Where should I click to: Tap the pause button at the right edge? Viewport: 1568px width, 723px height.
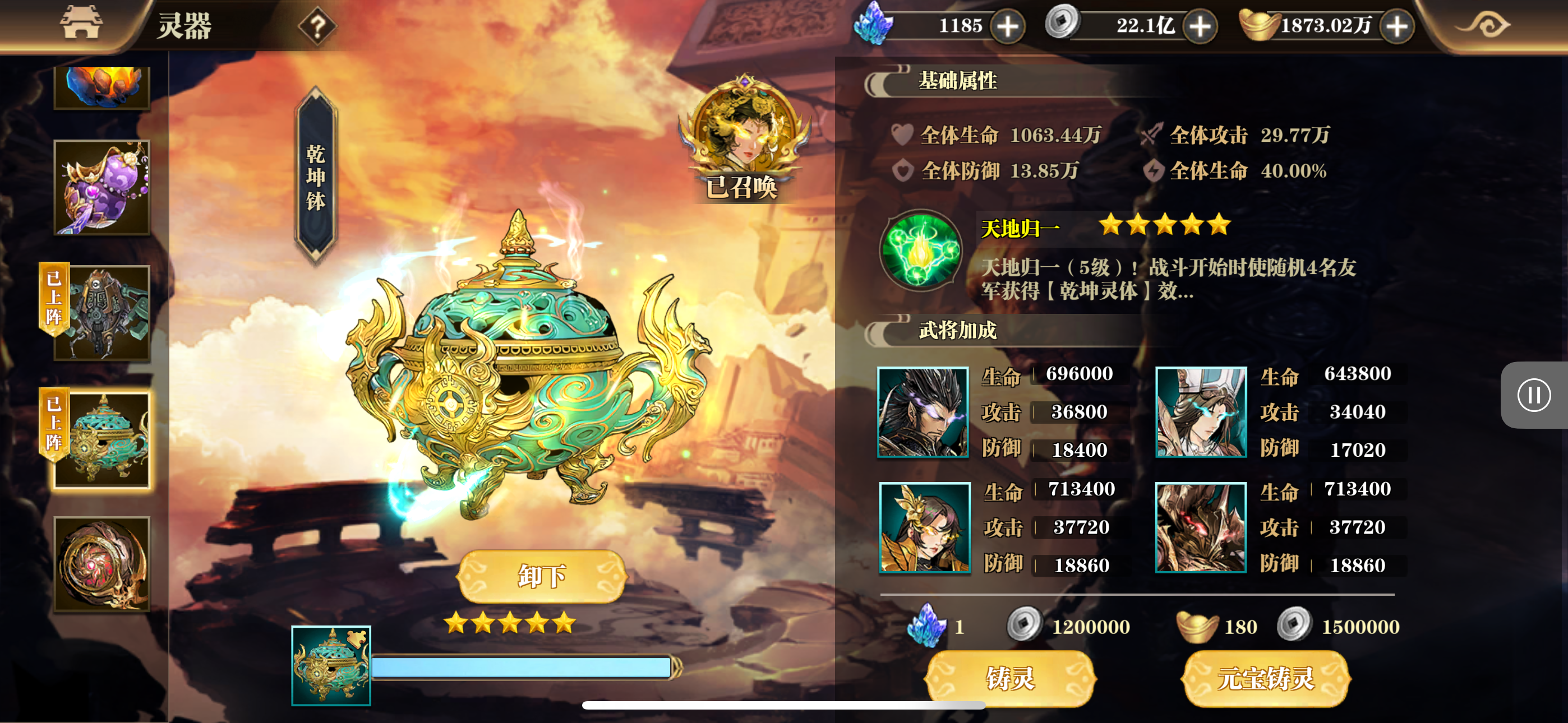point(1533,396)
